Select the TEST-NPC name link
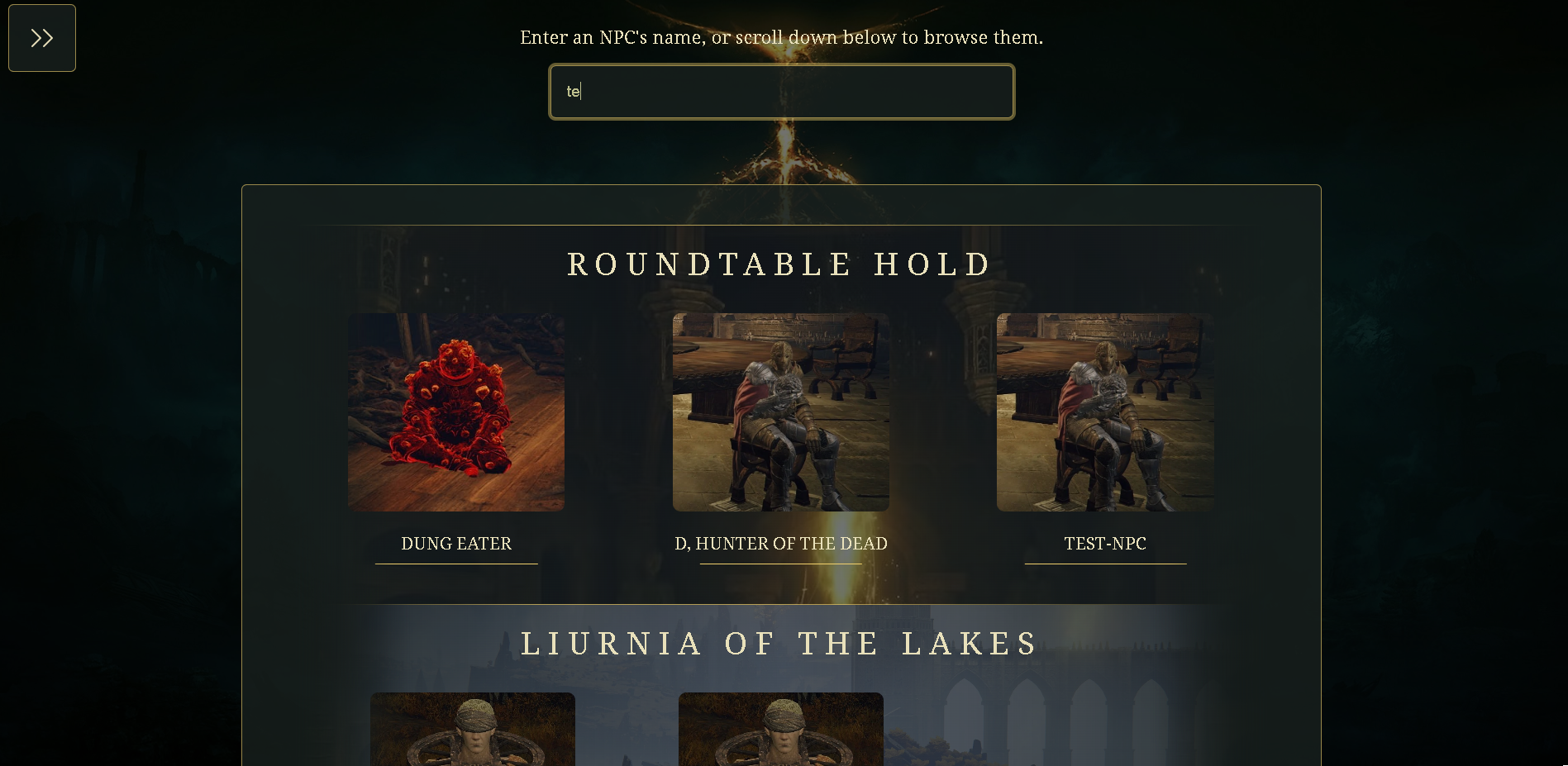The width and height of the screenshot is (1568, 766). pyautogui.click(x=1105, y=543)
